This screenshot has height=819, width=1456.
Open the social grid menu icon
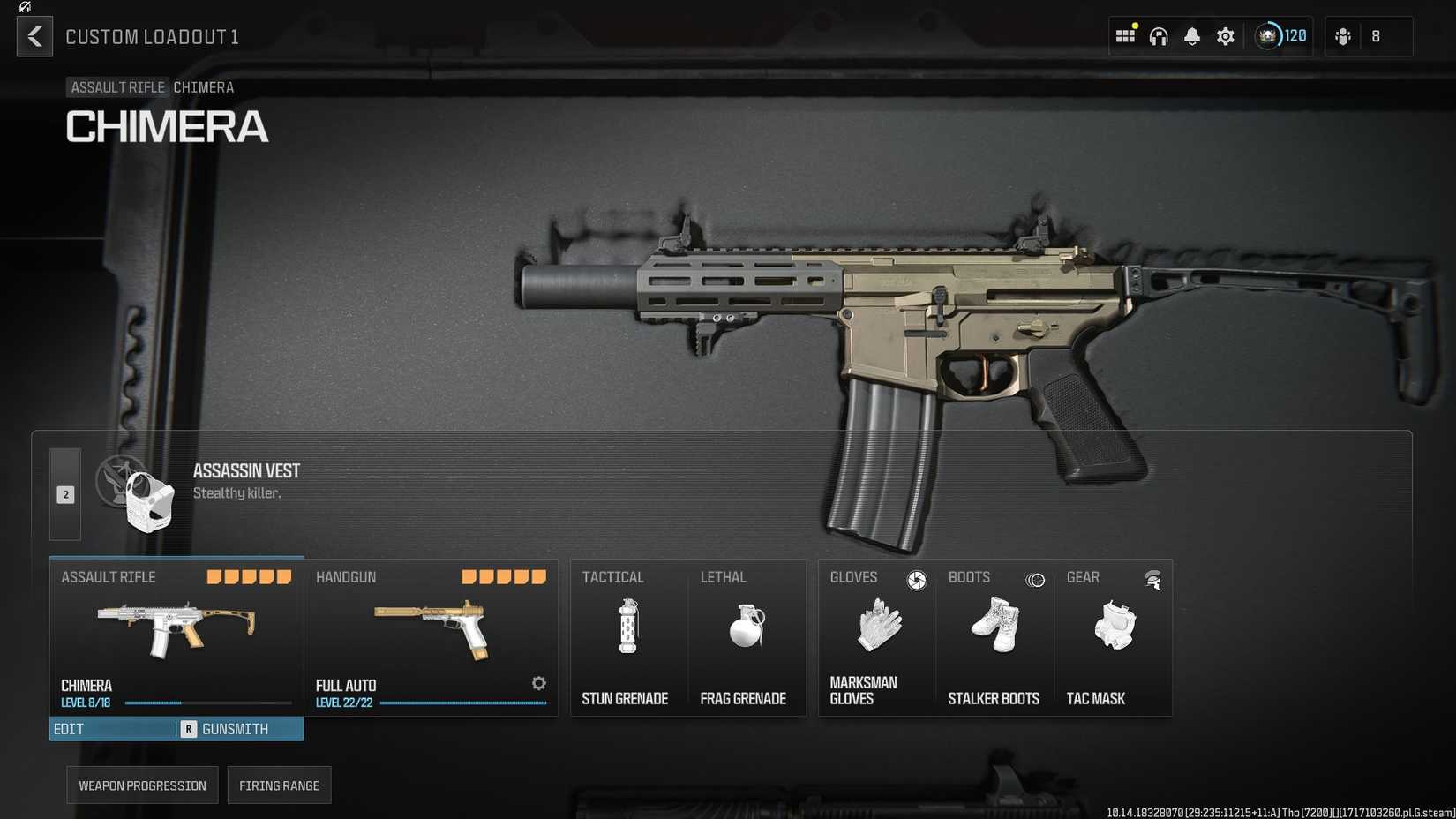1125,36
